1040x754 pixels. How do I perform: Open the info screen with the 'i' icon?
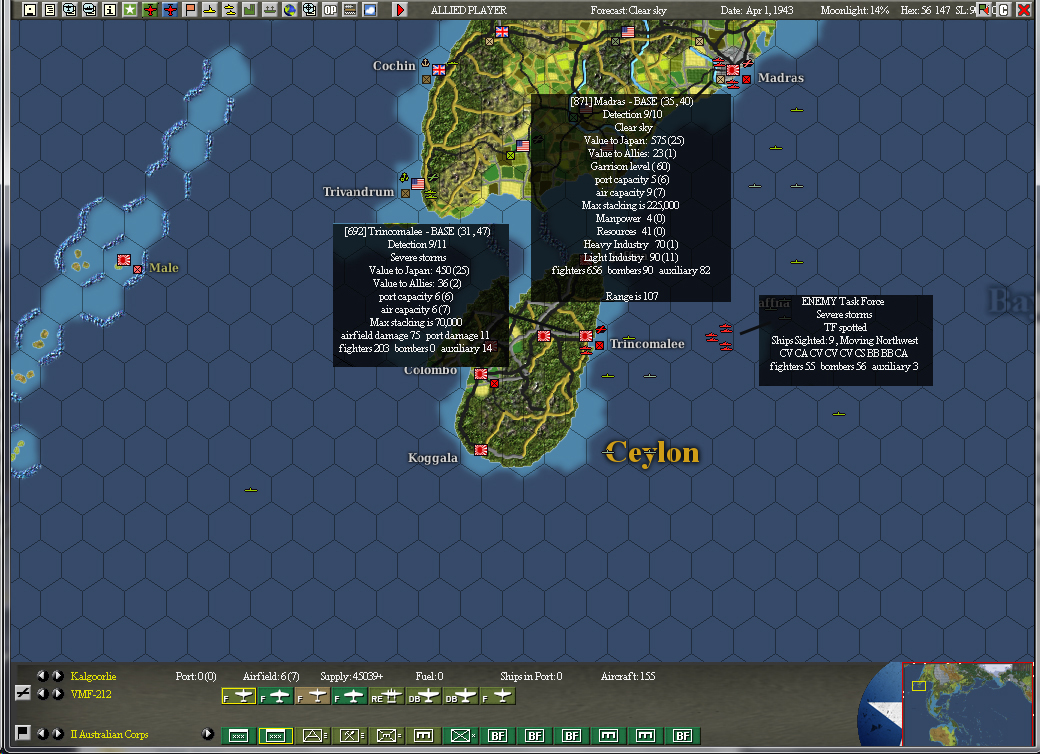tap(109, 10)
